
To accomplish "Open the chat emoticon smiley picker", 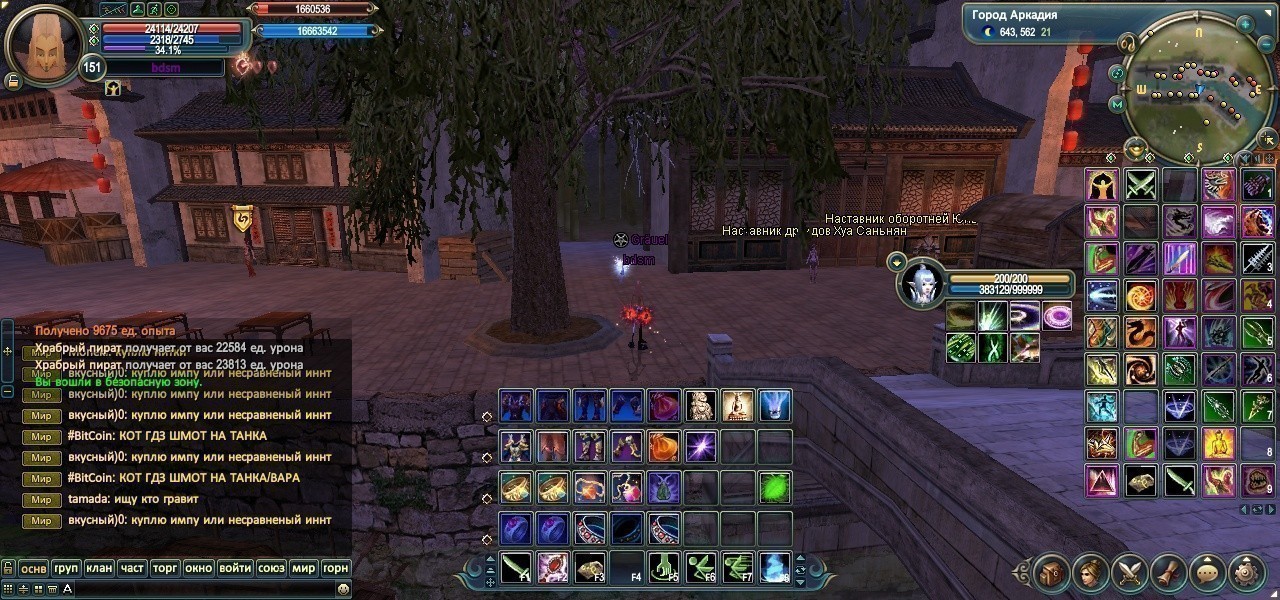I will [343, 590].
